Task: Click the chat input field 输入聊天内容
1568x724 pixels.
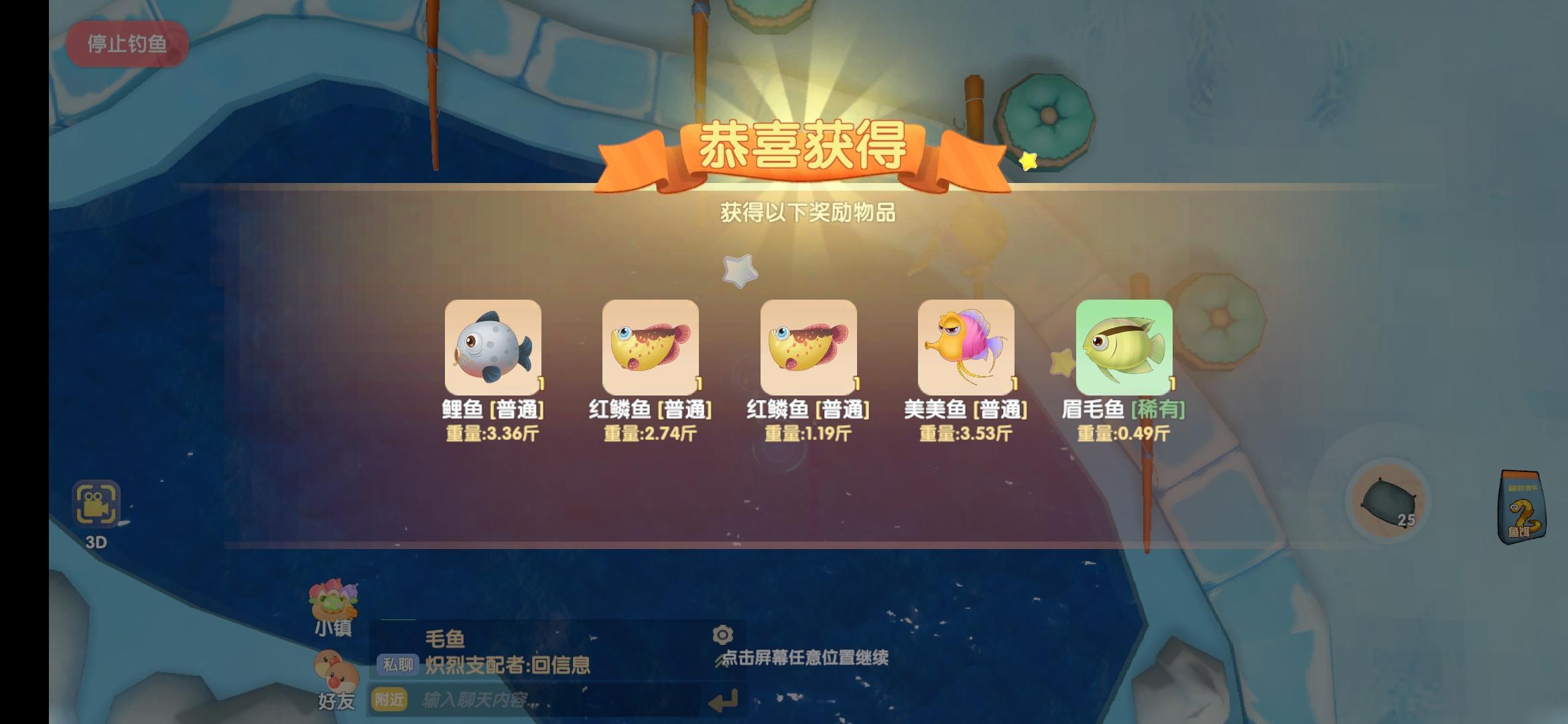Action: pos(549,699)
